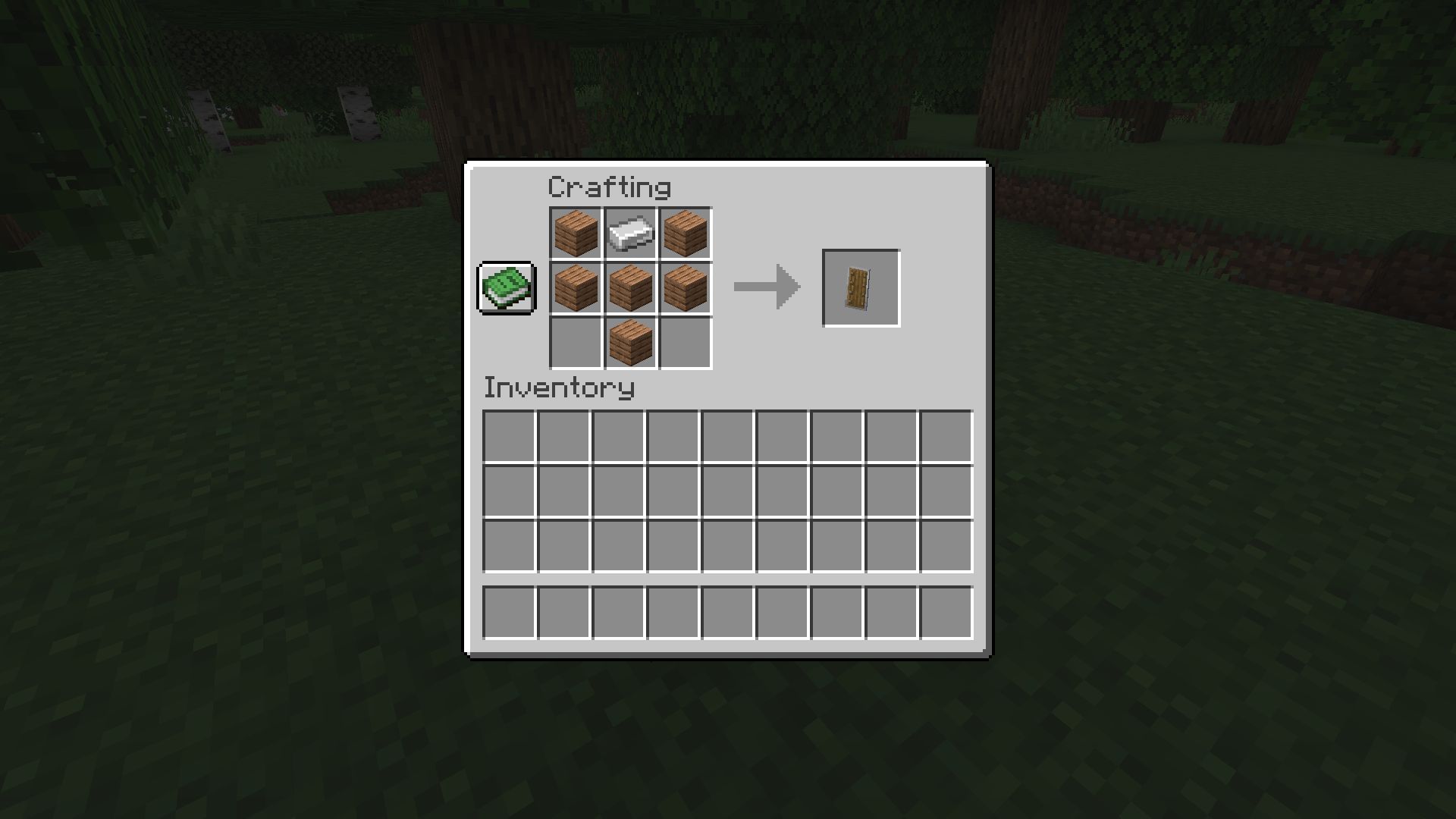
Task: Click the last slot of the hotbar row
Action: tap(946, 613)
